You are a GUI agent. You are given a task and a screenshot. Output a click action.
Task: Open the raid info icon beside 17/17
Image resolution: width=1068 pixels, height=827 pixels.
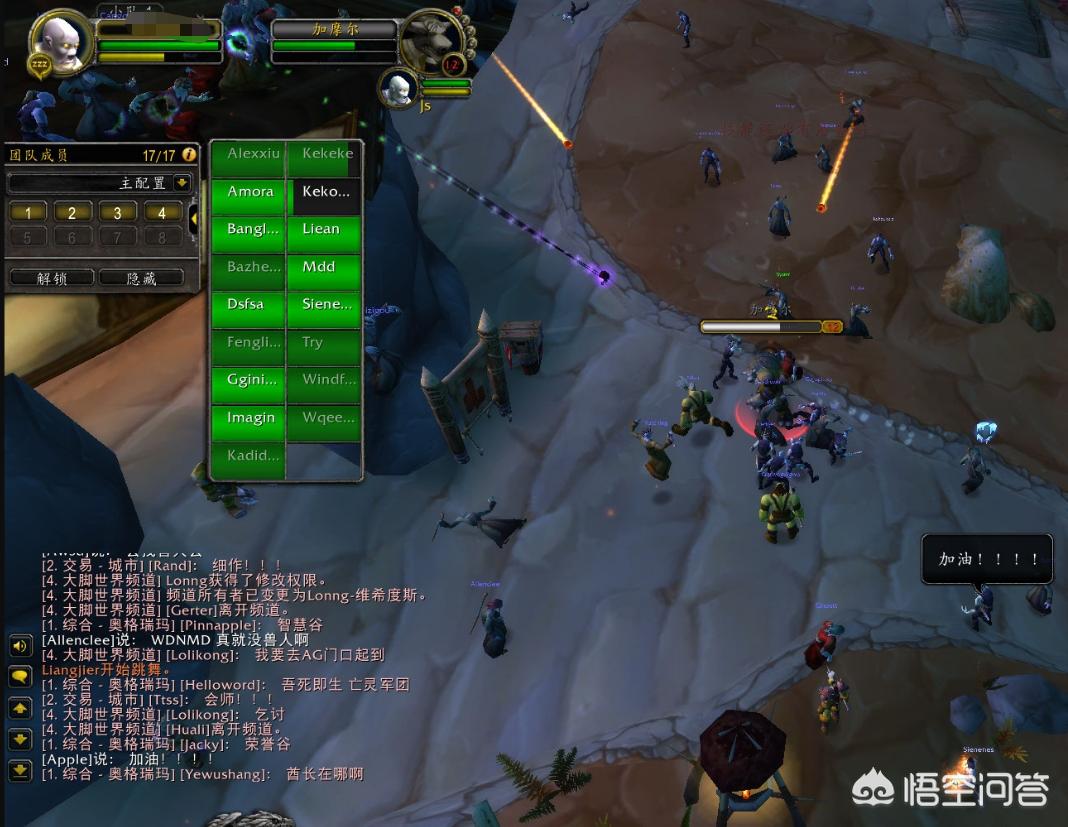[188, 154]
